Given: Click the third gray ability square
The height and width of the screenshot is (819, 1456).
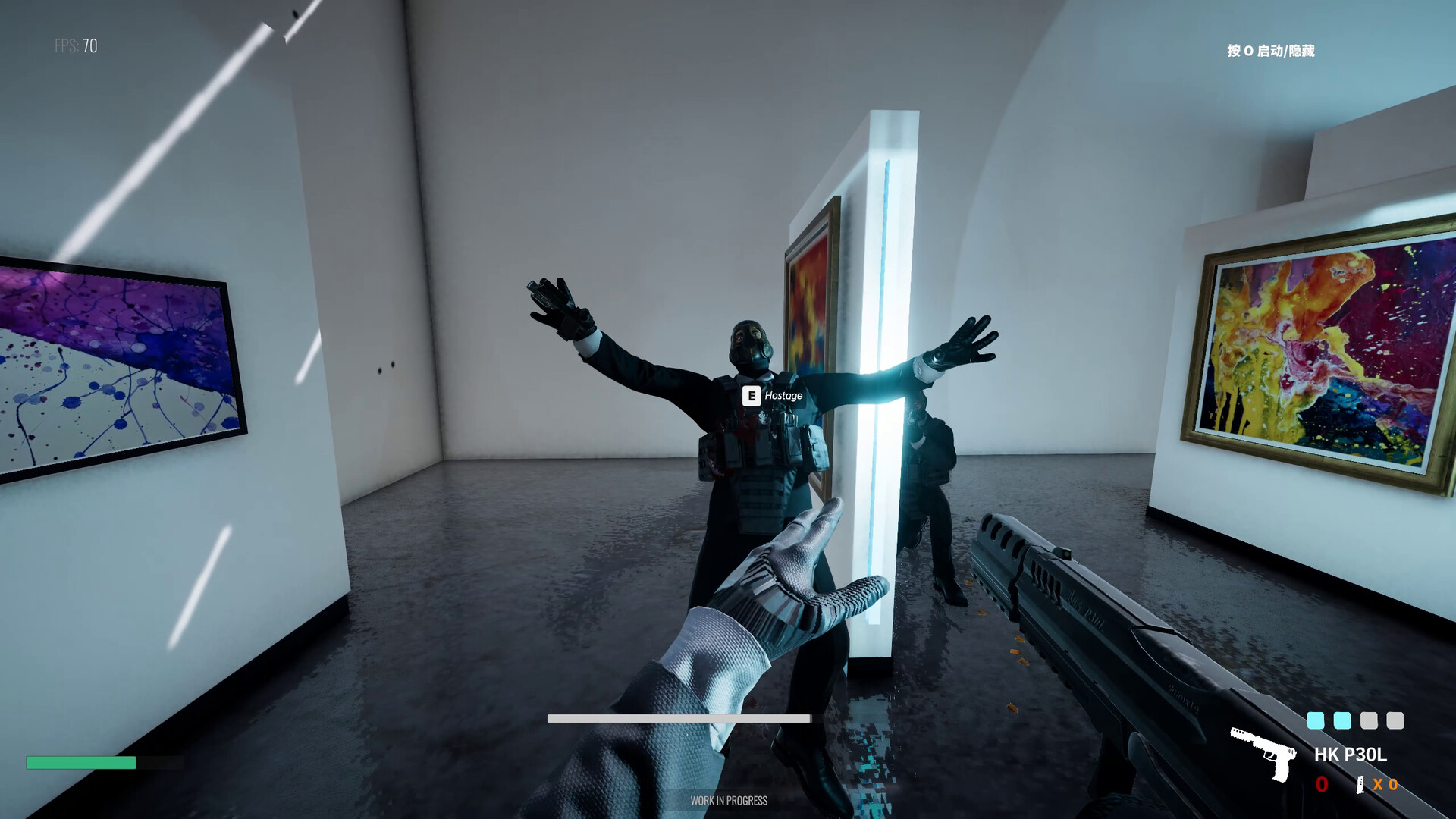Looking at the screenshot, I should click(x=1368, y=721).
